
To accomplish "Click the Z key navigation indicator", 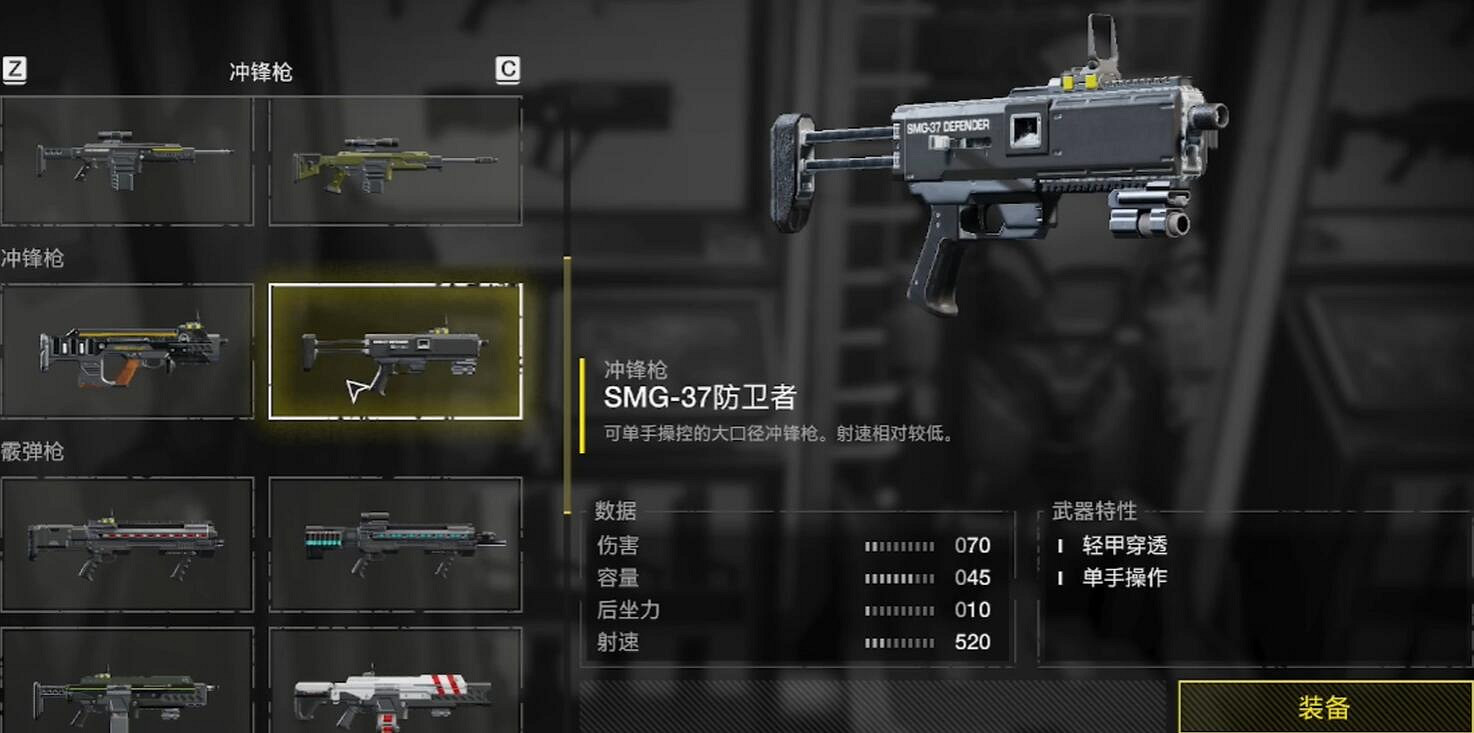I will point(14,70).
